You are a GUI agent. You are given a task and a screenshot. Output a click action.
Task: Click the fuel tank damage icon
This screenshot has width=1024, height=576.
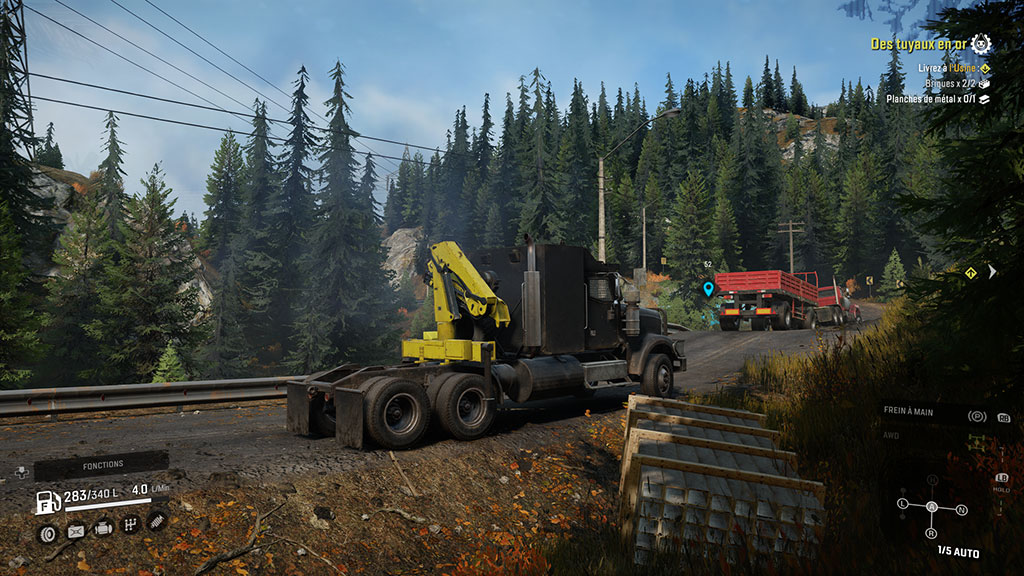pos(75,532)
